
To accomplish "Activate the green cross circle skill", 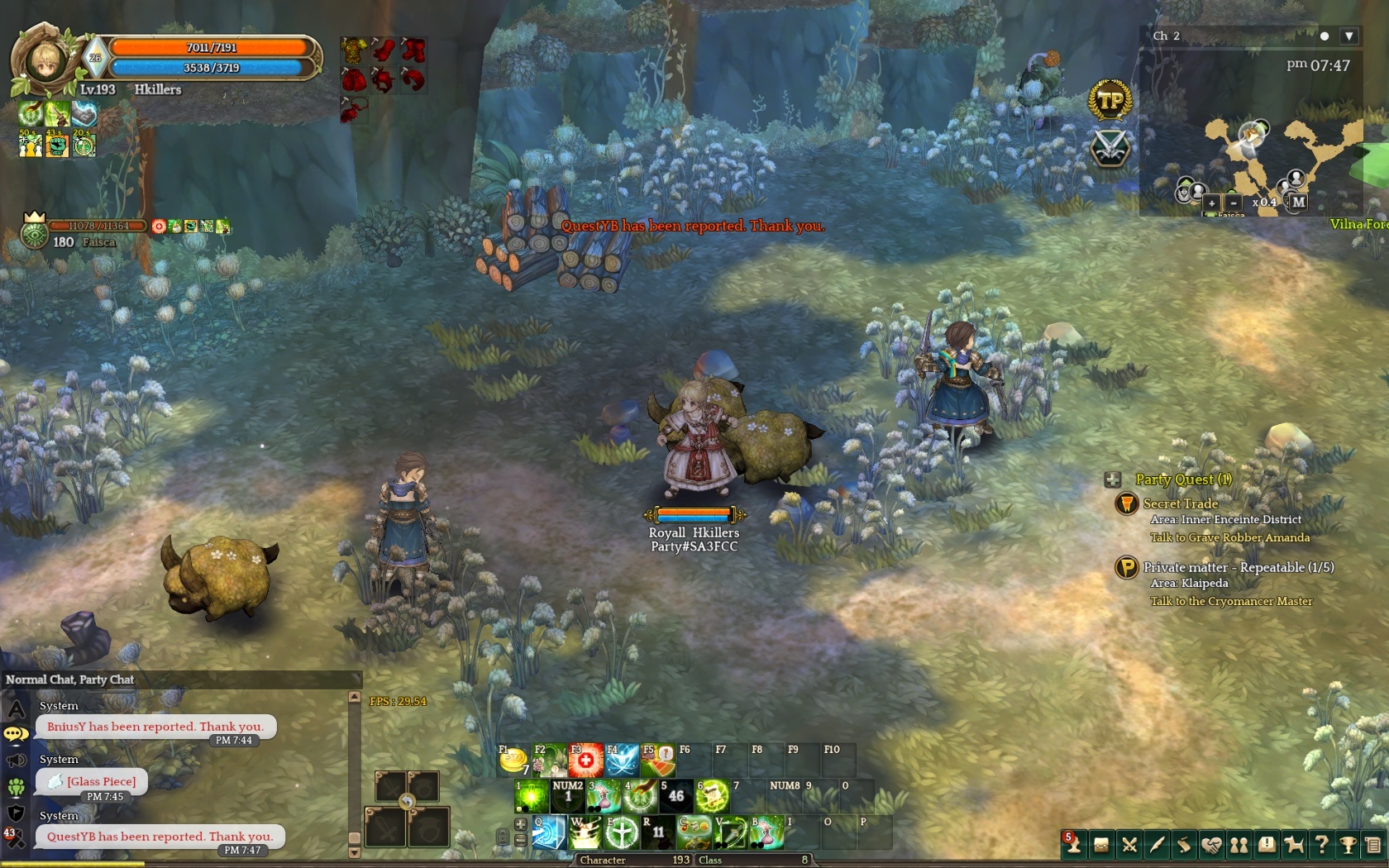I will (x=621, y=832).
